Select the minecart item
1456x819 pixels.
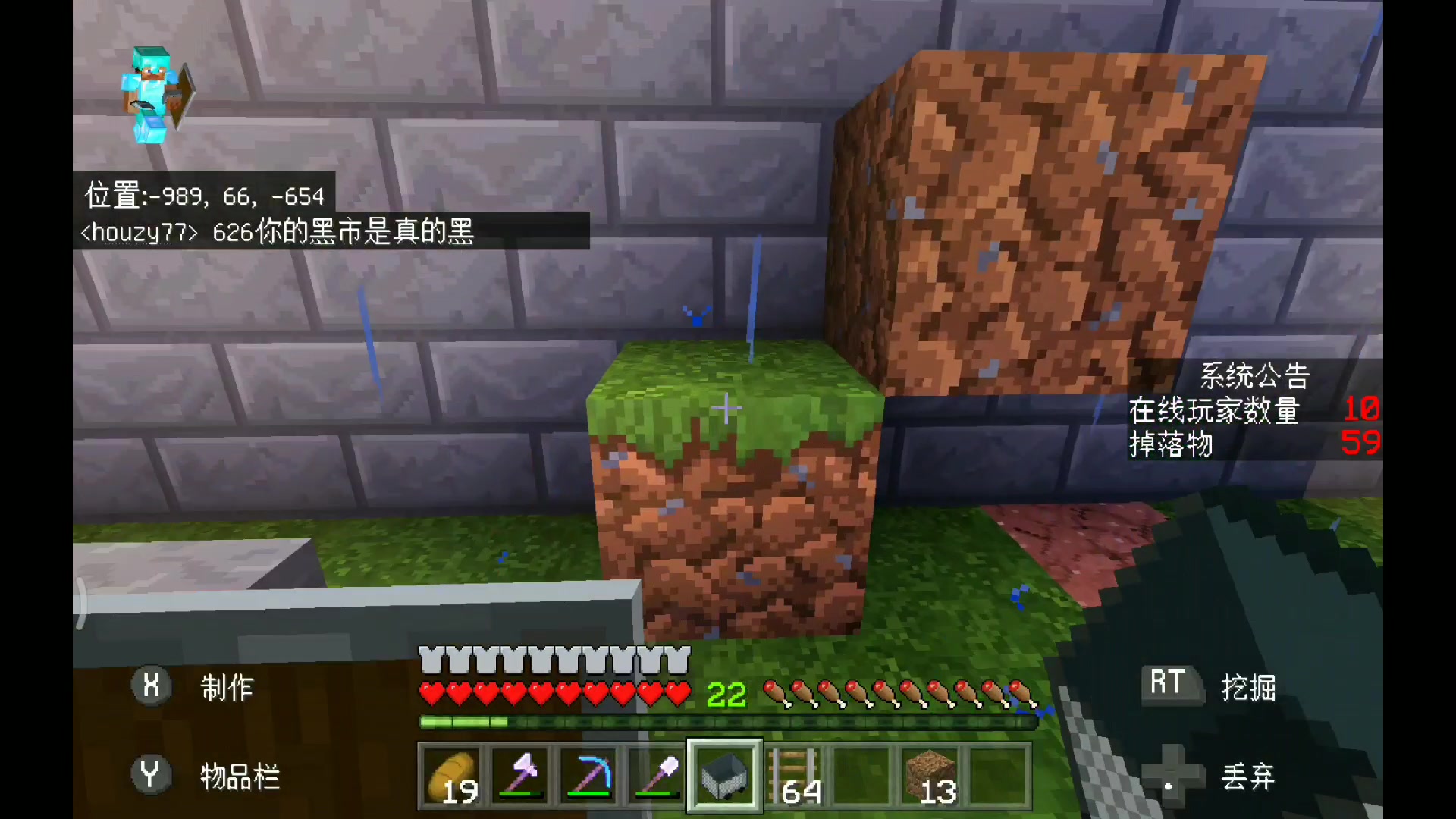[724, 775]
